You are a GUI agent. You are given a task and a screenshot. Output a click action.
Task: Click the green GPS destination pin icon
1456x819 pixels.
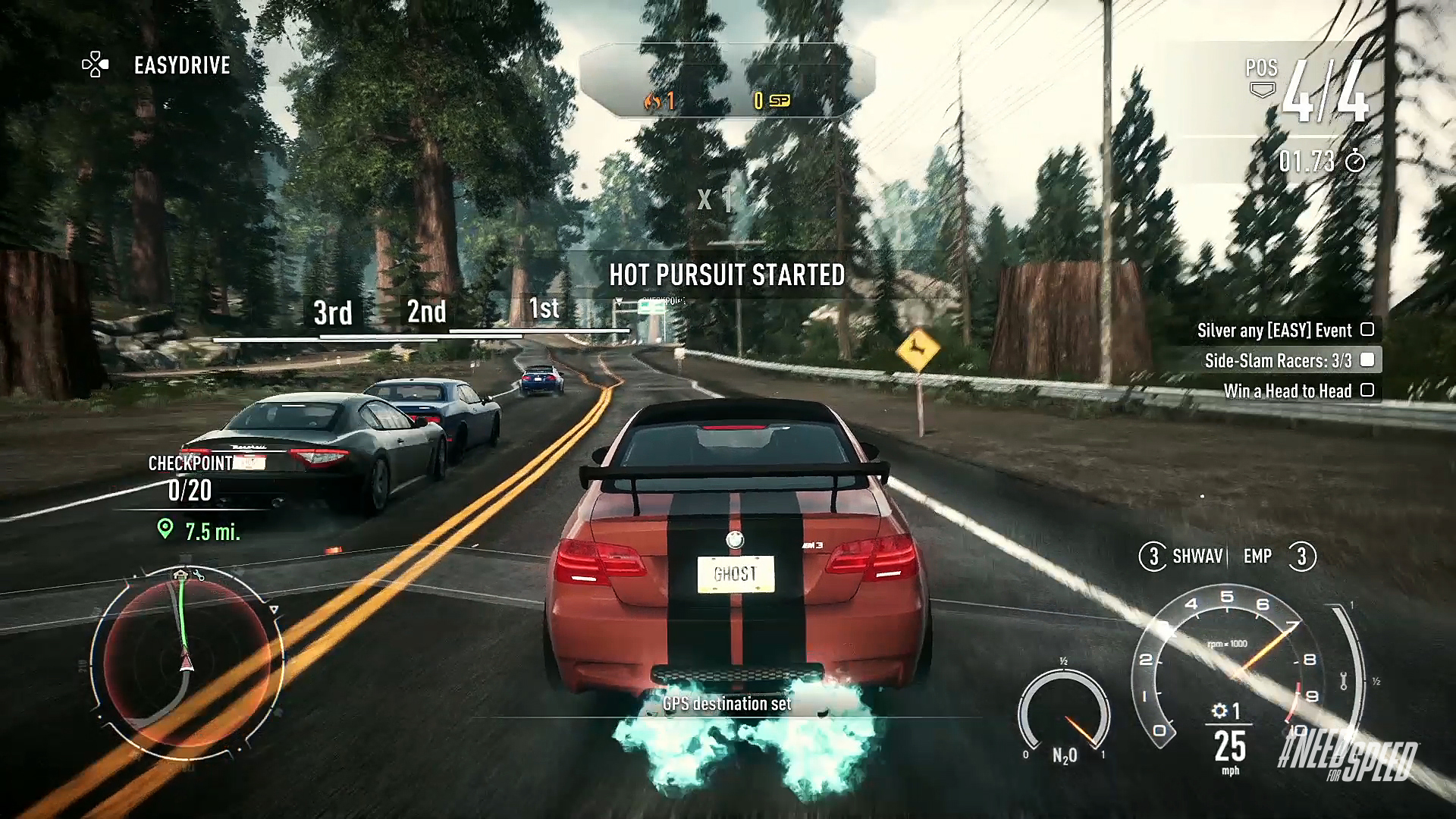pyautogui.click(x=164, y=526)
